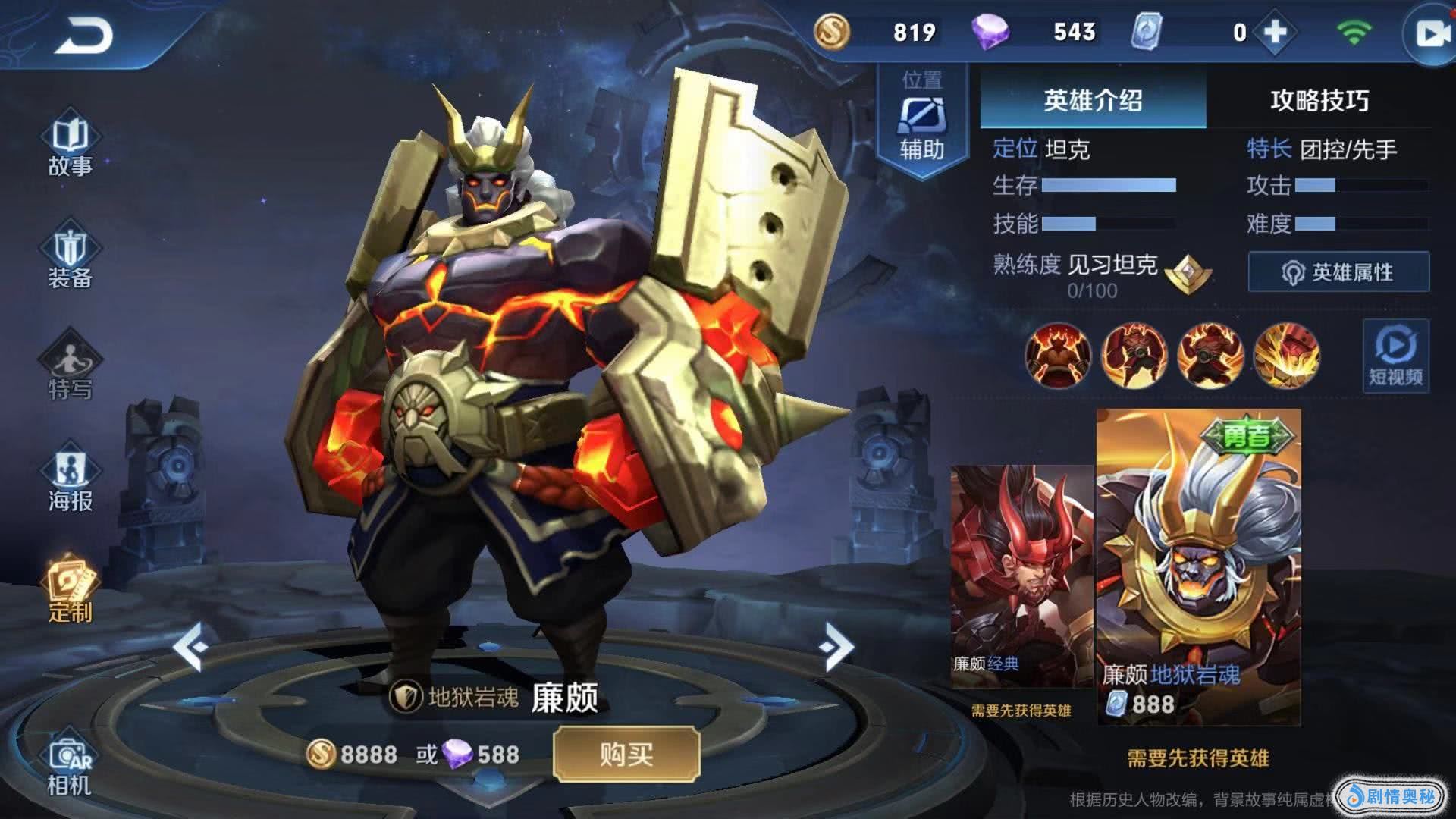The image size is (1456, 819).
Task: Open the 故事 story section
Action: click(70, 146)
